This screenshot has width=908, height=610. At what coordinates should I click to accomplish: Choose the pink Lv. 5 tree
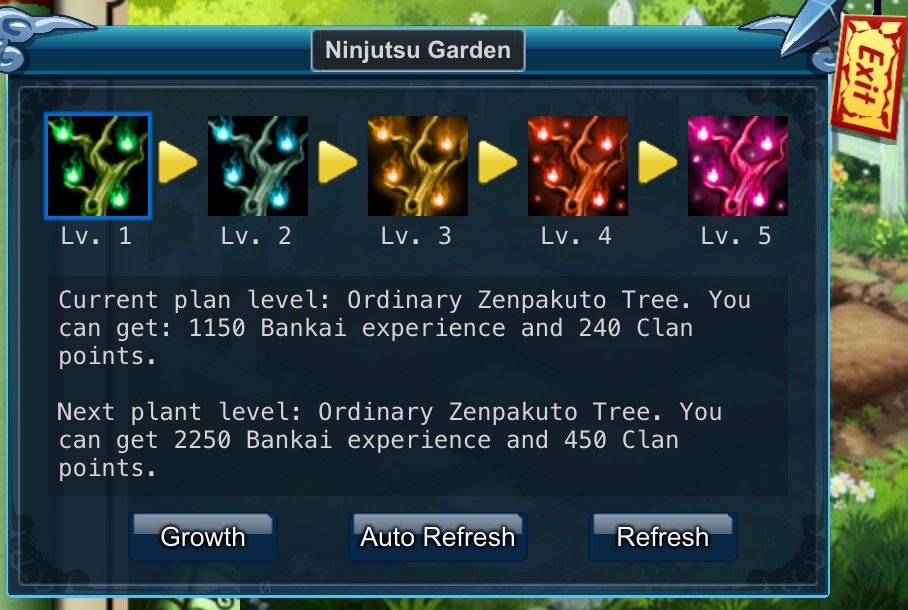pos(738,166)
